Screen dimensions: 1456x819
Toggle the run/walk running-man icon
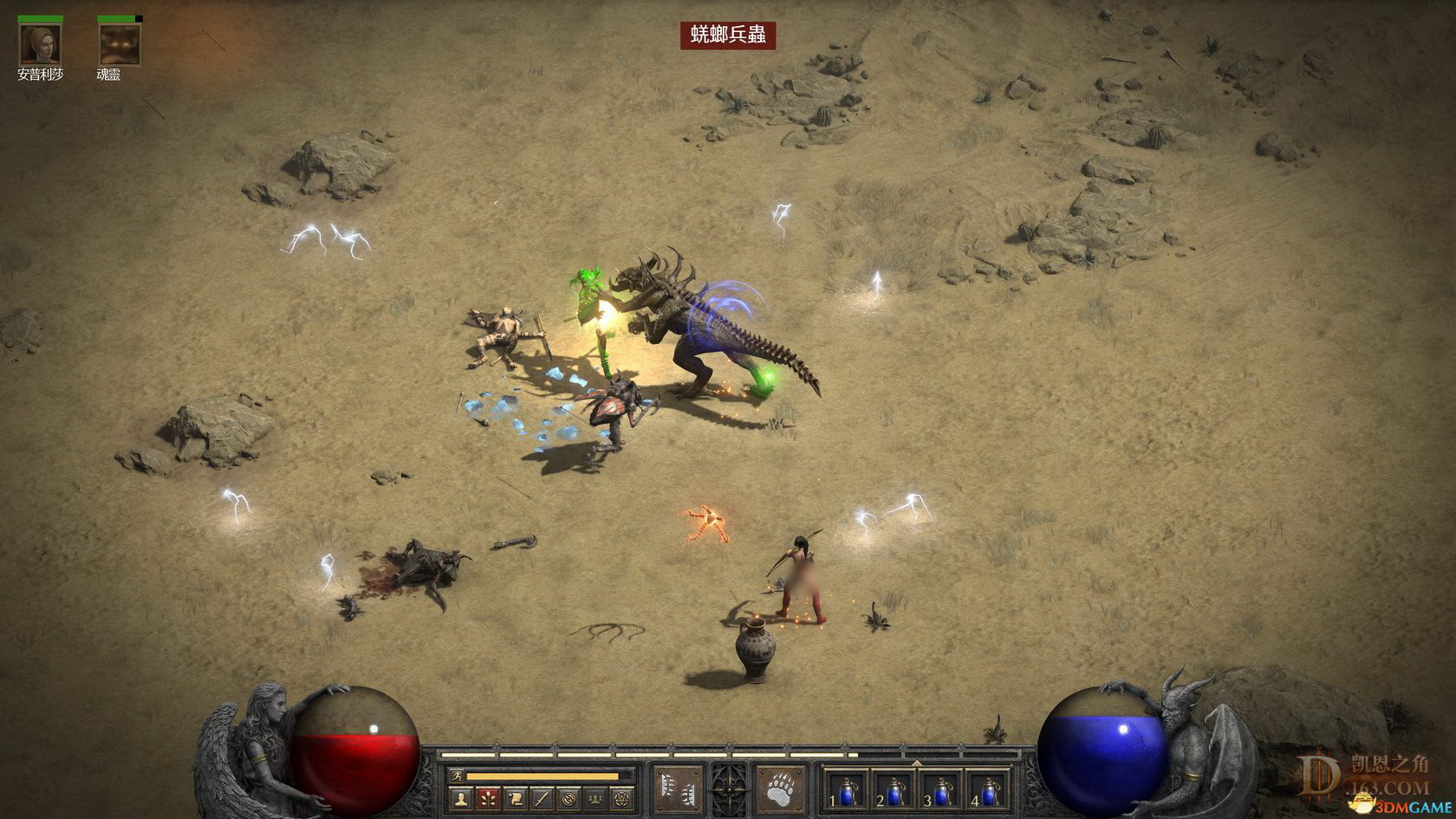pos(457,776)
